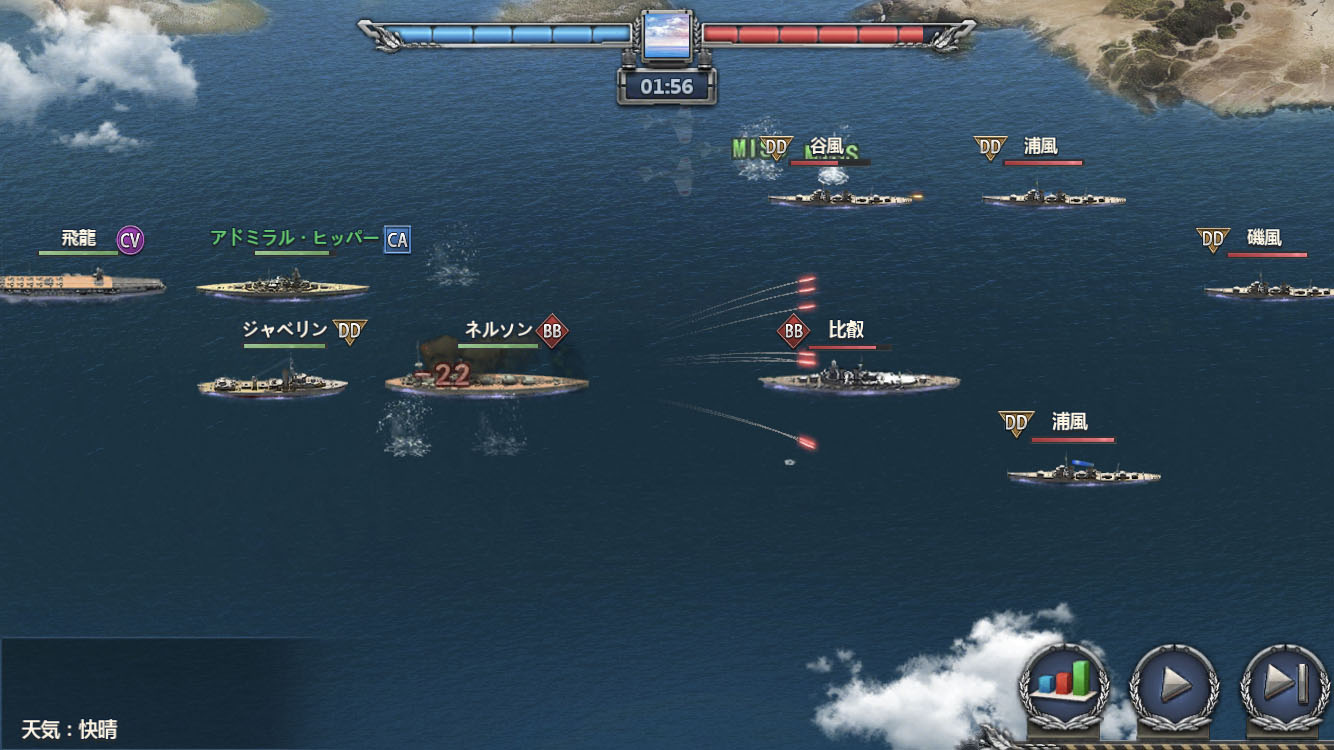Skip the battle with the skip-forward button

tap(1286, 685)
